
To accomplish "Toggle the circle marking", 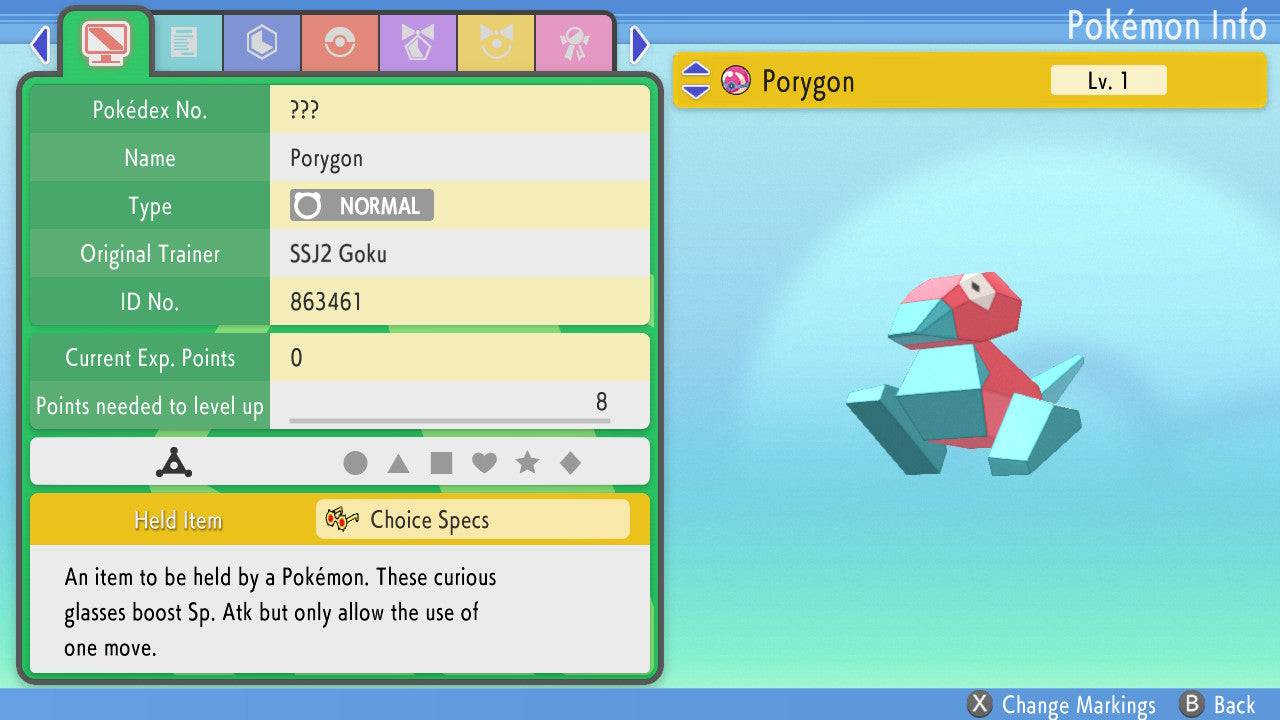I will 355,463.
